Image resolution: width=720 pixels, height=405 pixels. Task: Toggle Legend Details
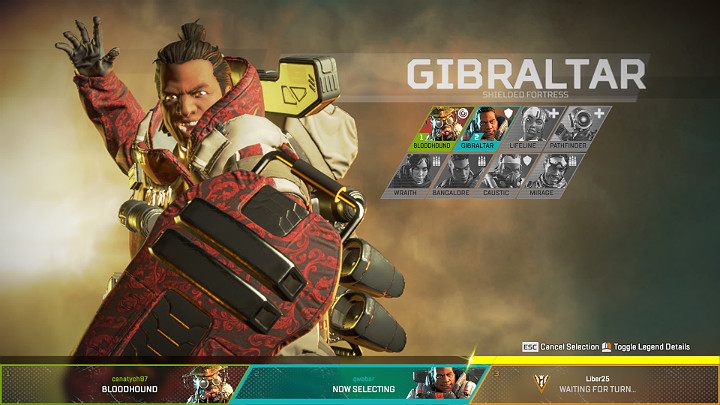pyautogui.click(x=649, y=347)
